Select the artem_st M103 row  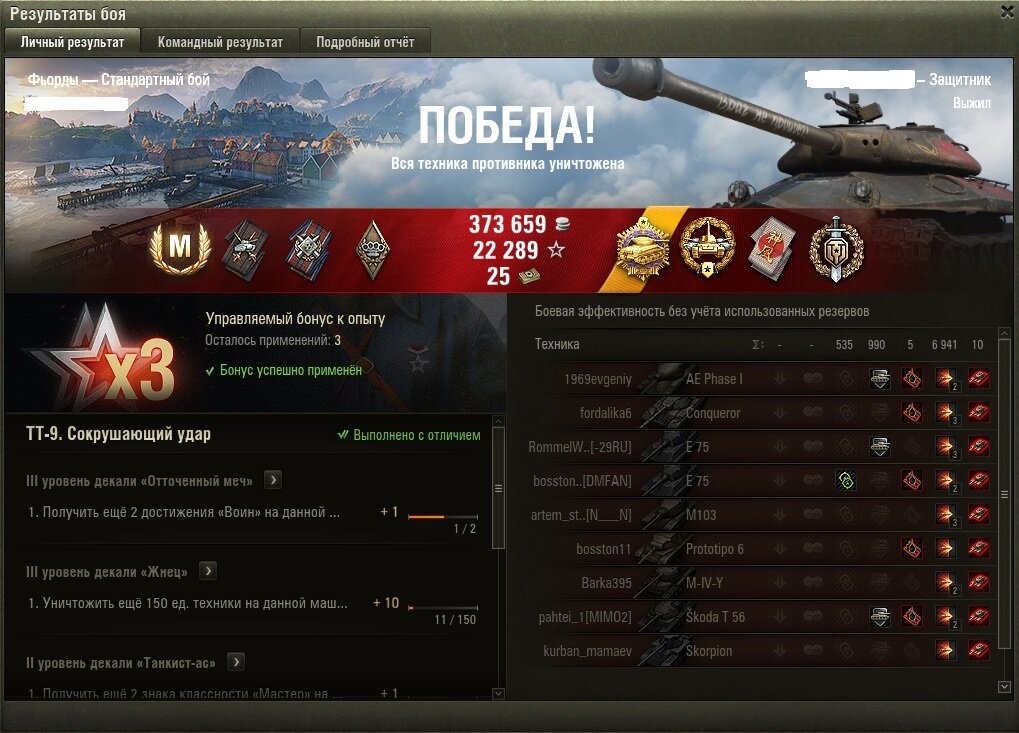tap(760, 515)
